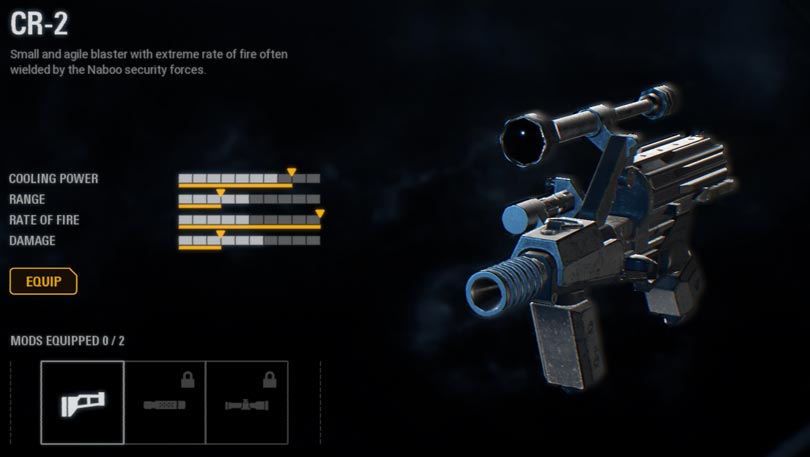Choose the locked barrel mod slot
The height and width of the screenshot is (457, 810).
coord(165,402)
